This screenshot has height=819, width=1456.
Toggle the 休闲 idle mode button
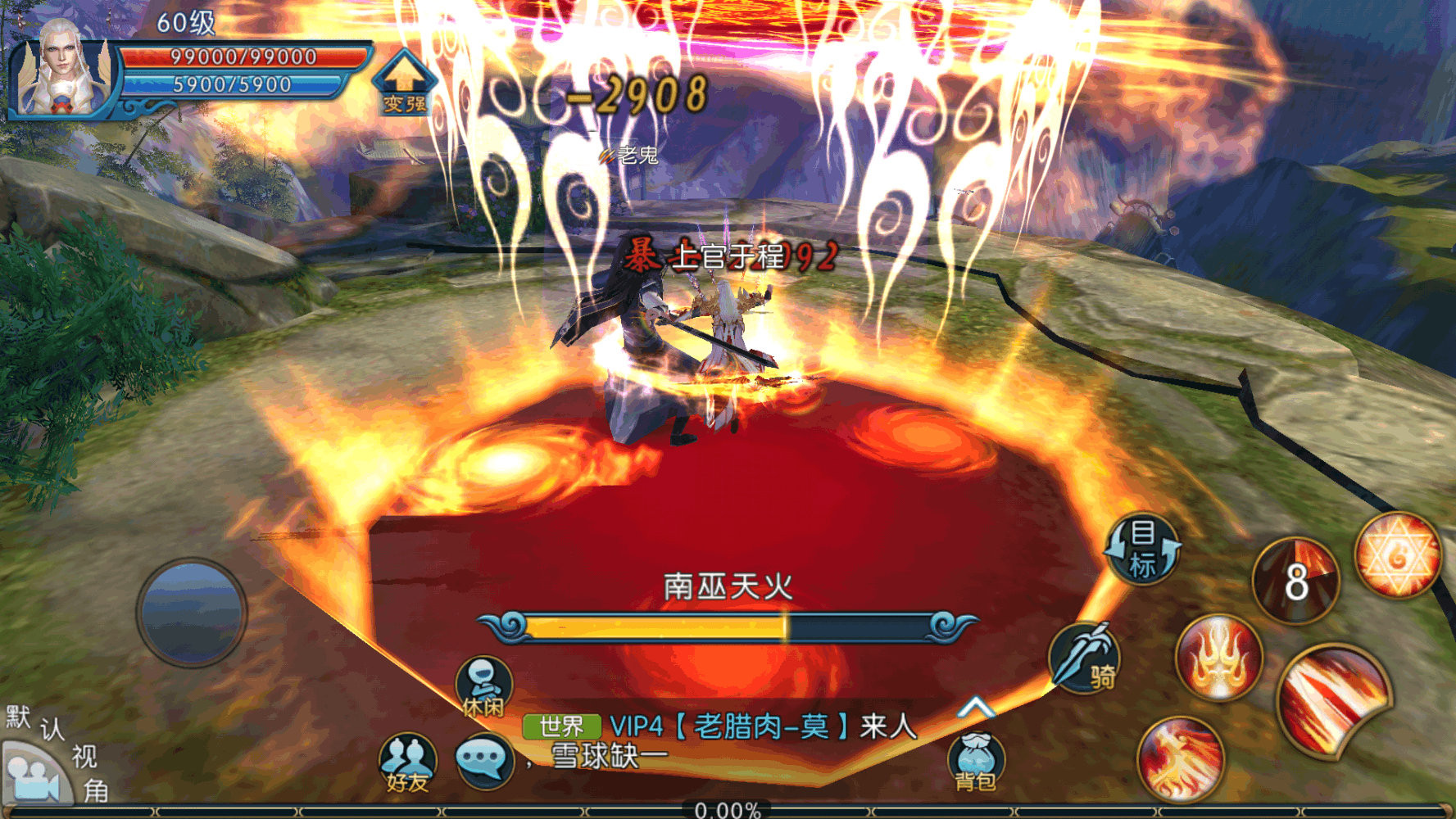click(483, 688)
